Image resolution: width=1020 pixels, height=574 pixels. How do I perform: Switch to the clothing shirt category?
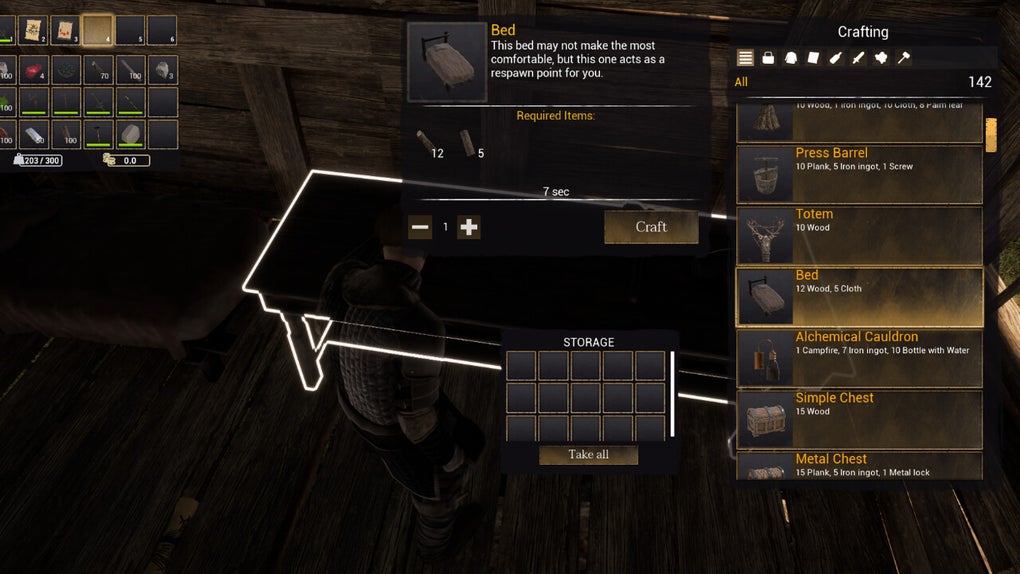[x=790, y=58]
